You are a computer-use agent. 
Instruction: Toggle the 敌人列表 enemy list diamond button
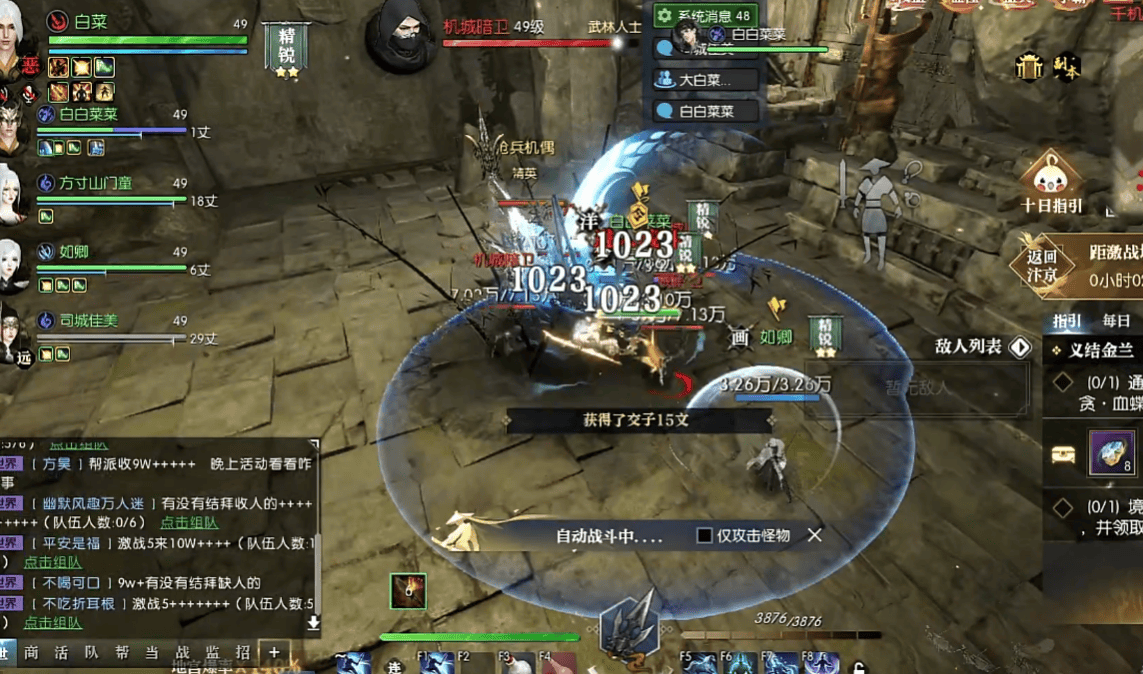(x=1020, y=347)
